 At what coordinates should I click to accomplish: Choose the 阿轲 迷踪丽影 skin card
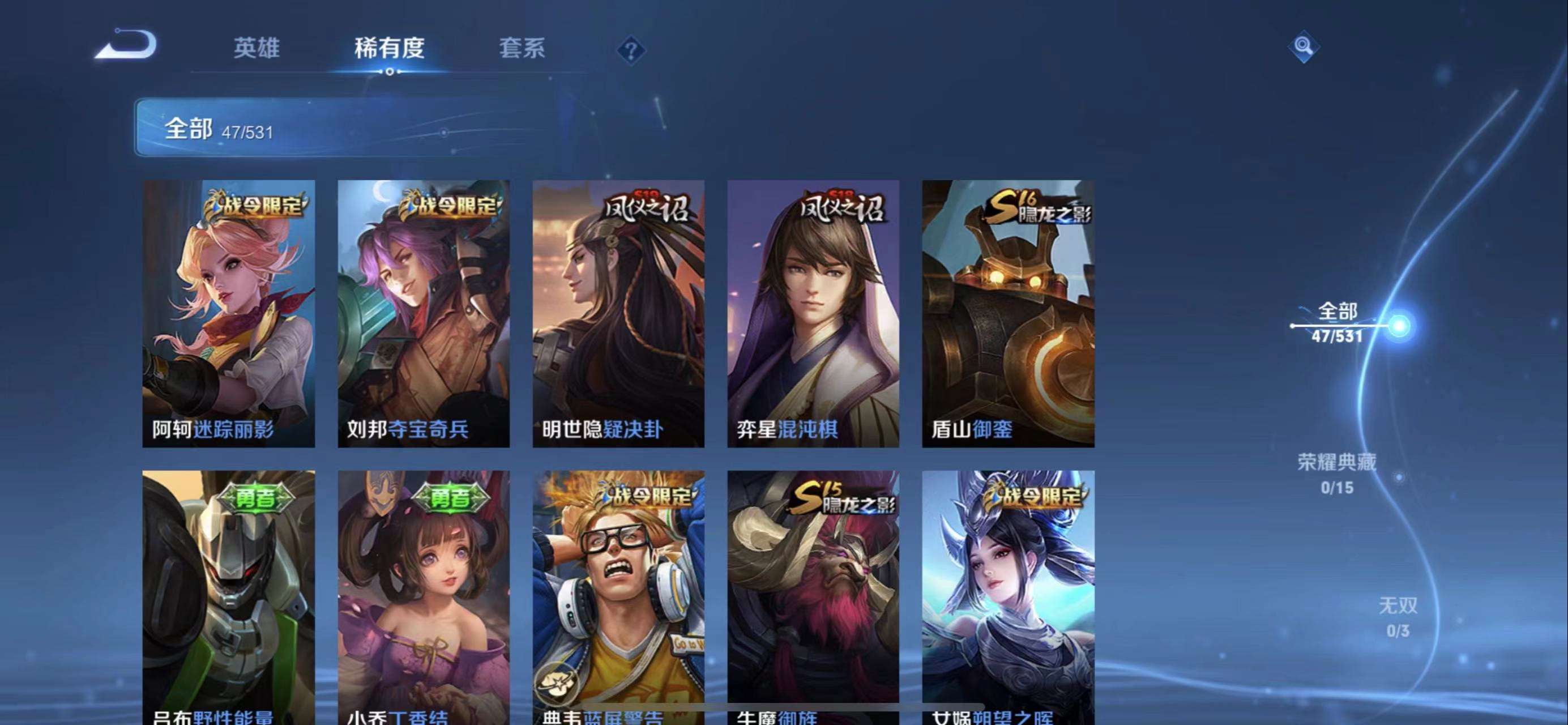click(229, 313)
